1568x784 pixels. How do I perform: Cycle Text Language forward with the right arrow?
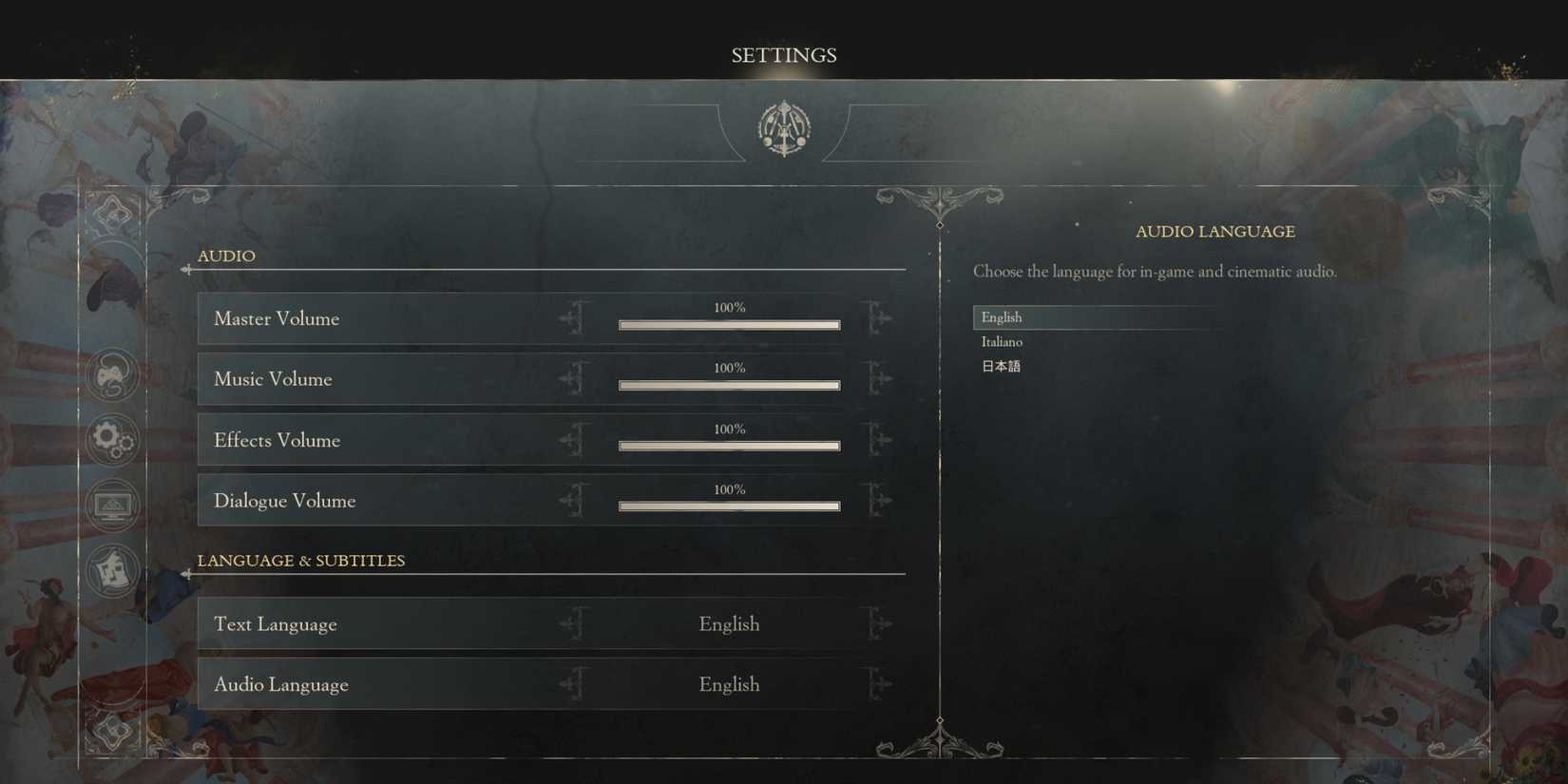tap(879, 623)
